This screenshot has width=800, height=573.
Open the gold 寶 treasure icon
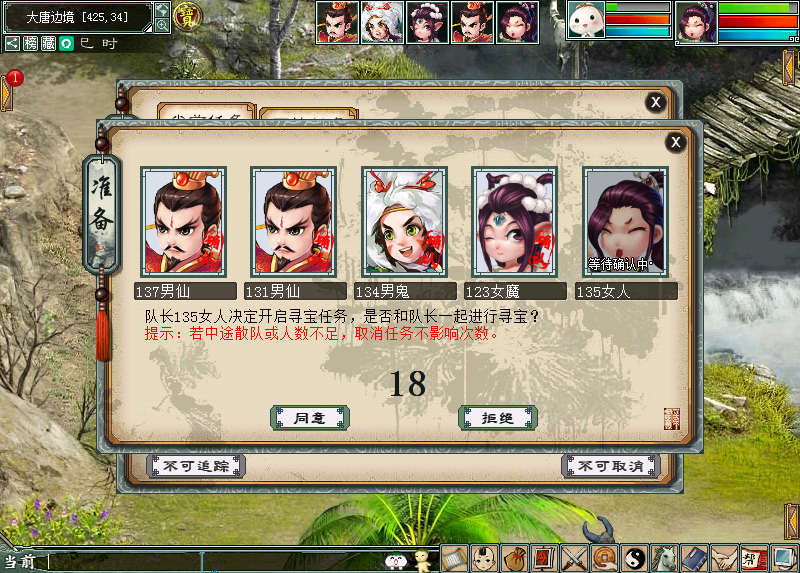pos(186,15)
